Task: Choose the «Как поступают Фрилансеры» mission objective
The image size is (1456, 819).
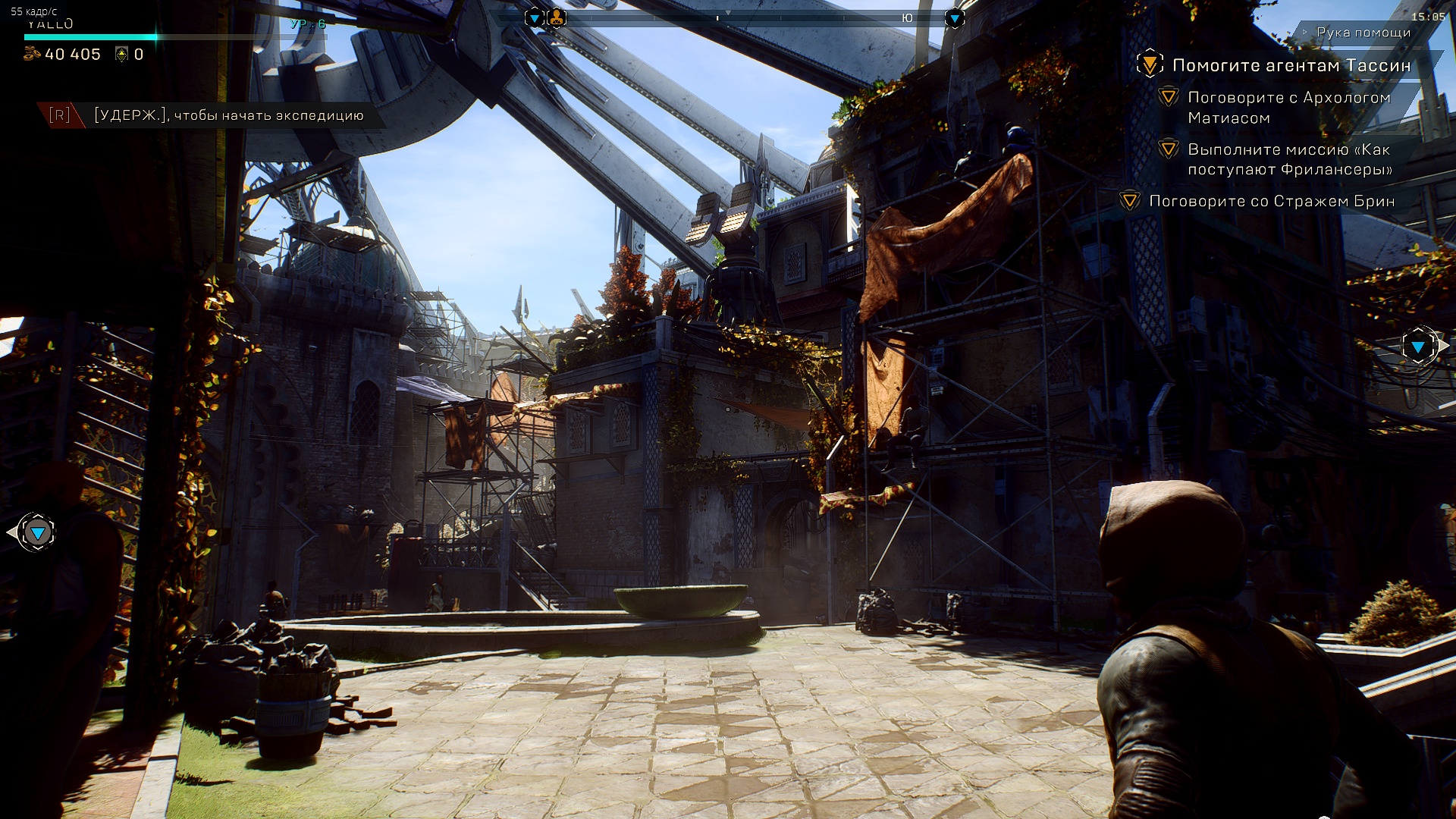Action: pyautogui.click(x=1289, y=159)
